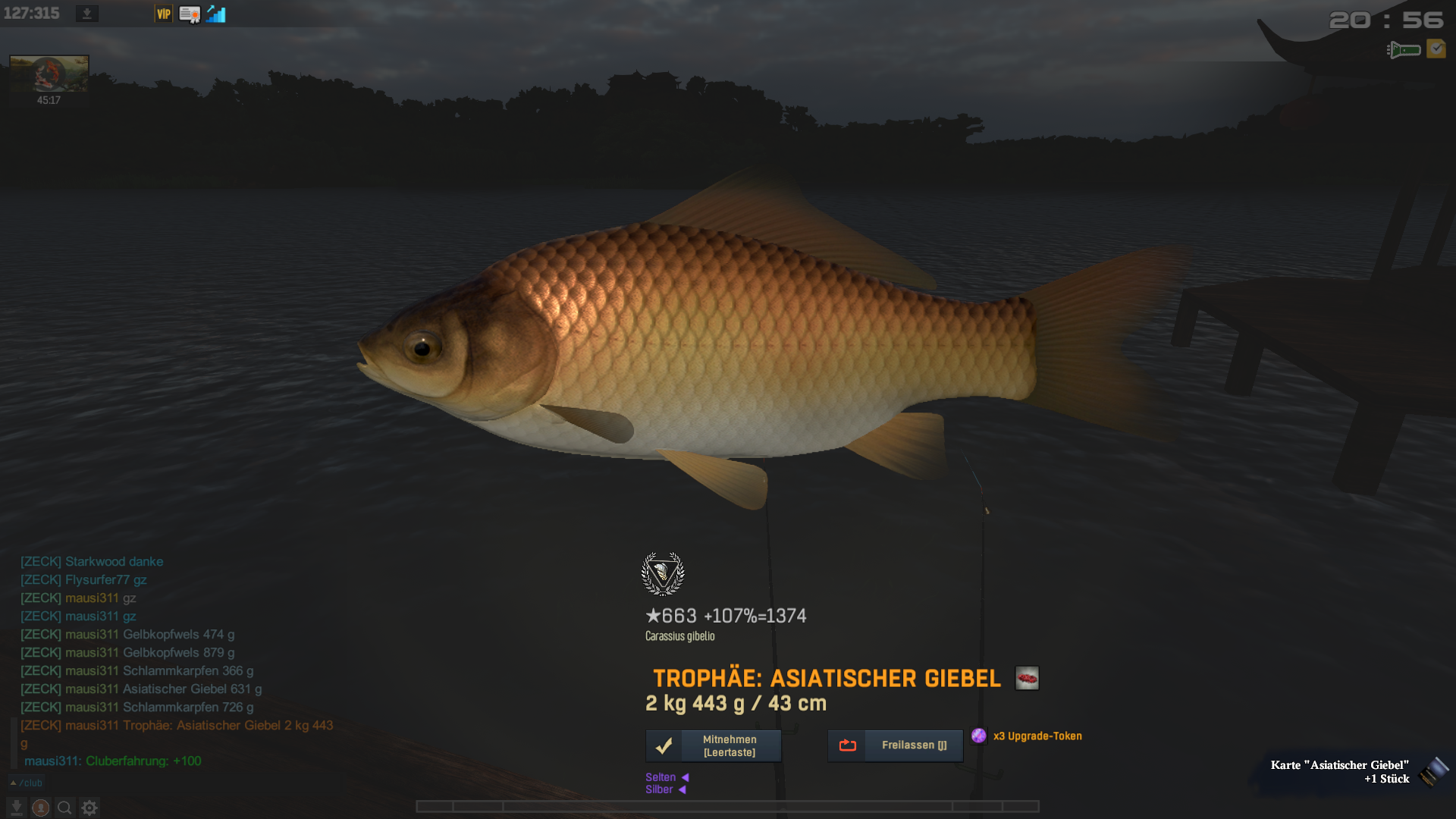Open the certificate license icon
Screen dimensions: 1456x819
click(x=190, y=14)
